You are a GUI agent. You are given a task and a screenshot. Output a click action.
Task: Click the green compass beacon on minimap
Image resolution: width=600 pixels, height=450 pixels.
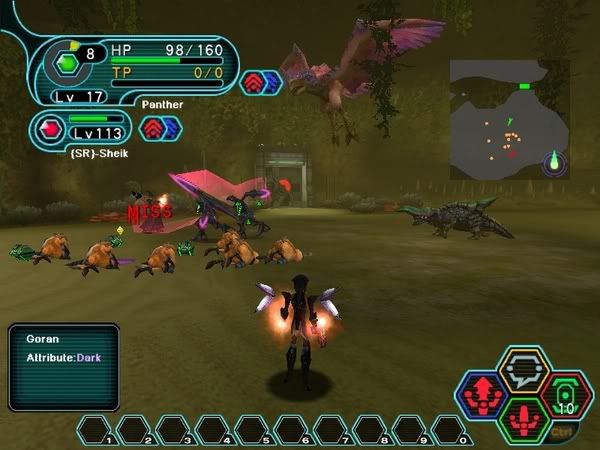[x=555, y=161]
